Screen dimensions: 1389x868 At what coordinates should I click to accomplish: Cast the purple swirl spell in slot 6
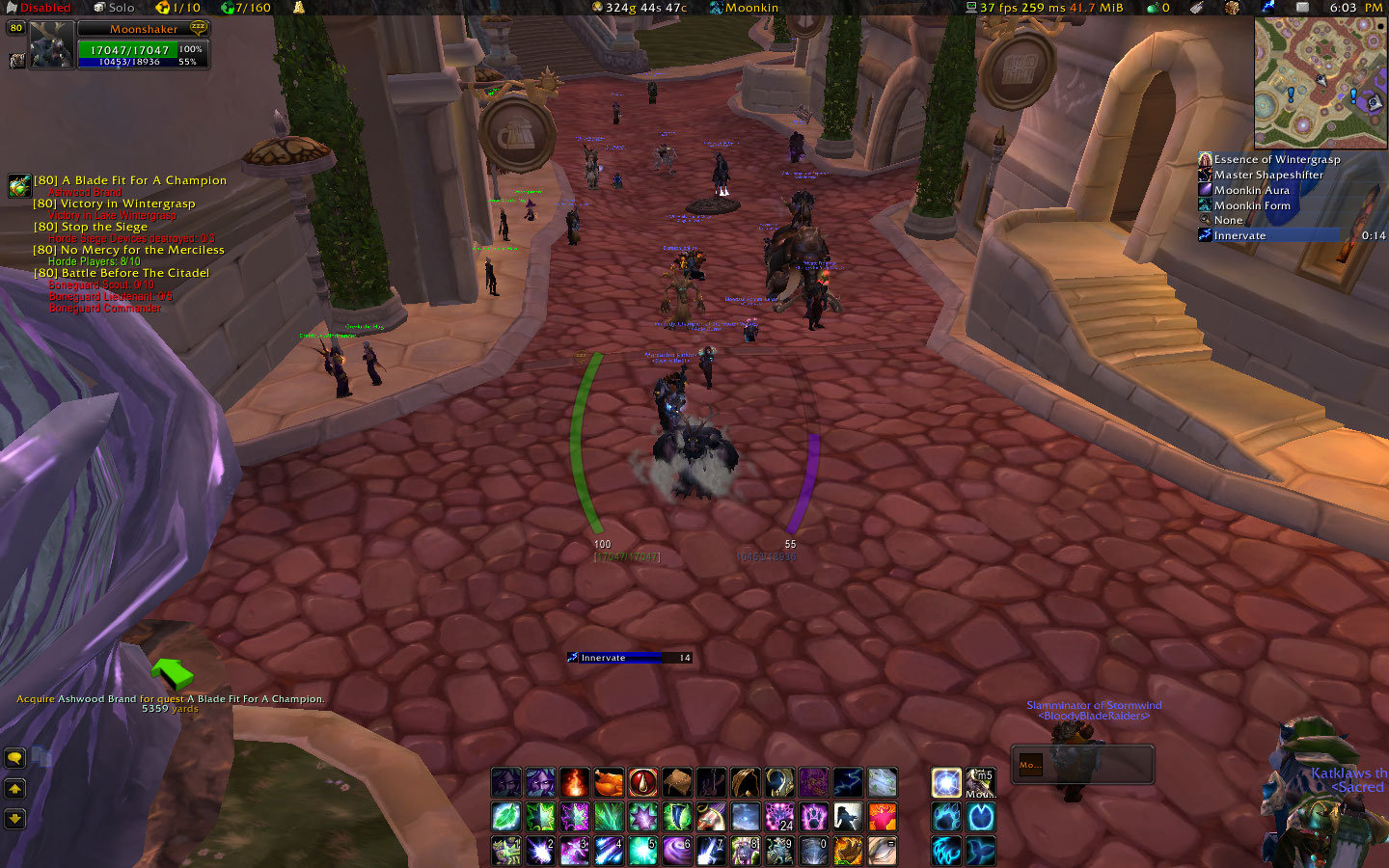click(x=677, y=851)
